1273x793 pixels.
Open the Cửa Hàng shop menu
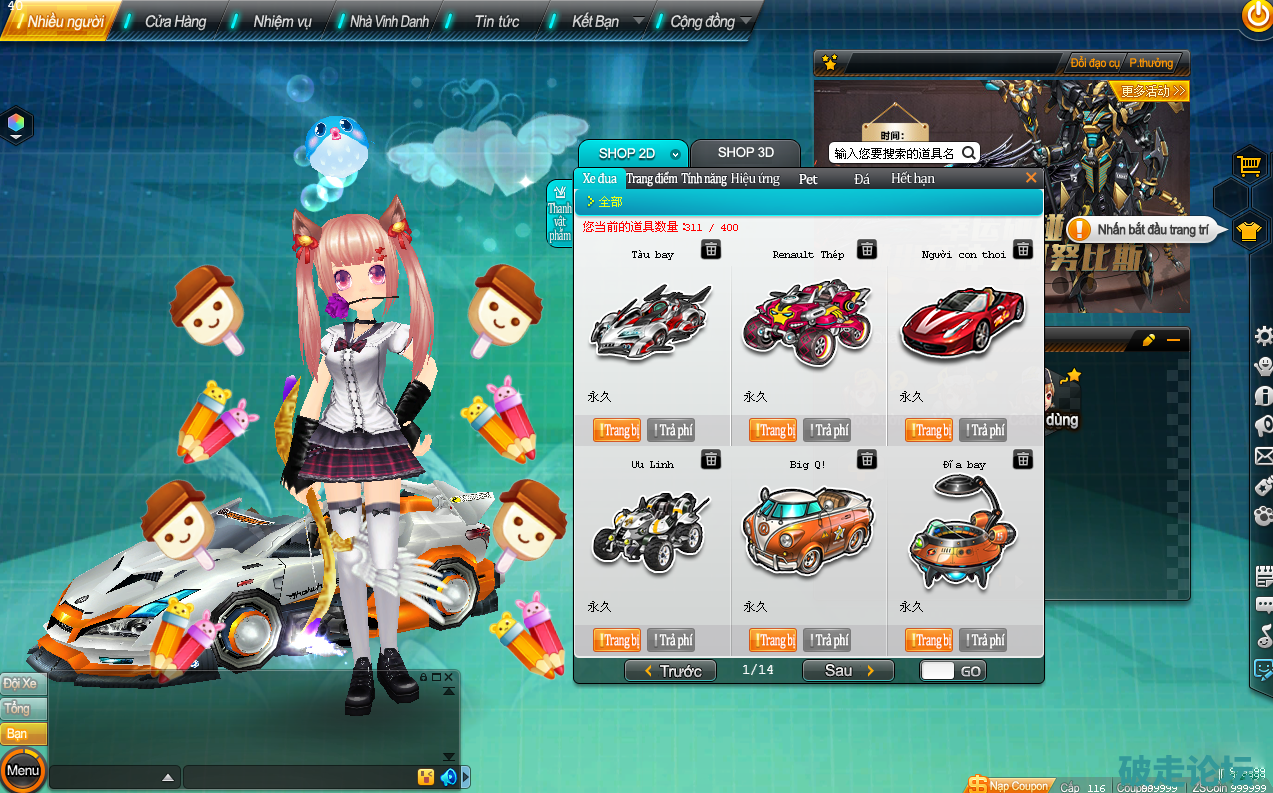click(x=175, y=21)
